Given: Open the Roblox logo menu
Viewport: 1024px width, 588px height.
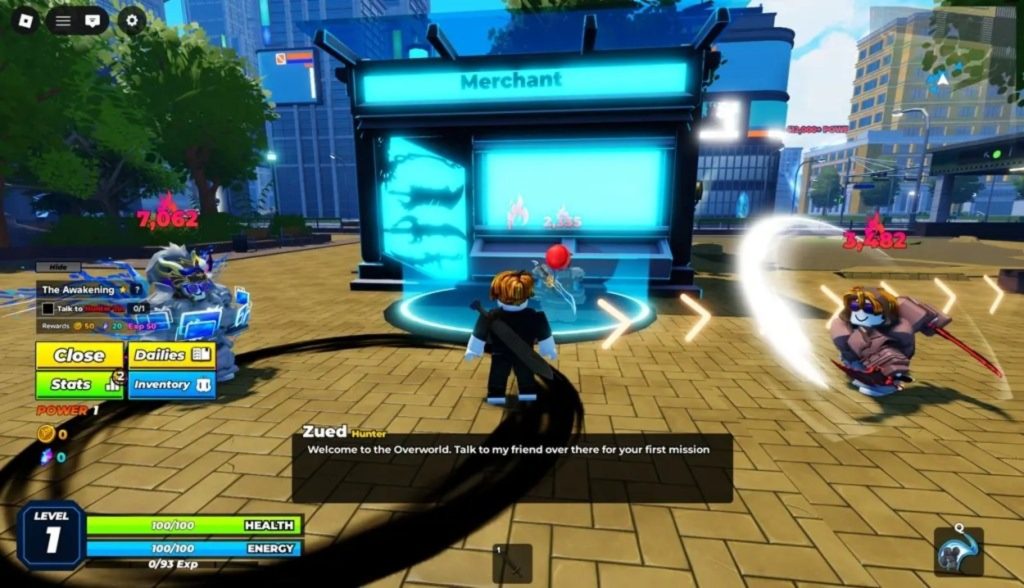Looking at the screenshot, I should (x=24, y=19).
